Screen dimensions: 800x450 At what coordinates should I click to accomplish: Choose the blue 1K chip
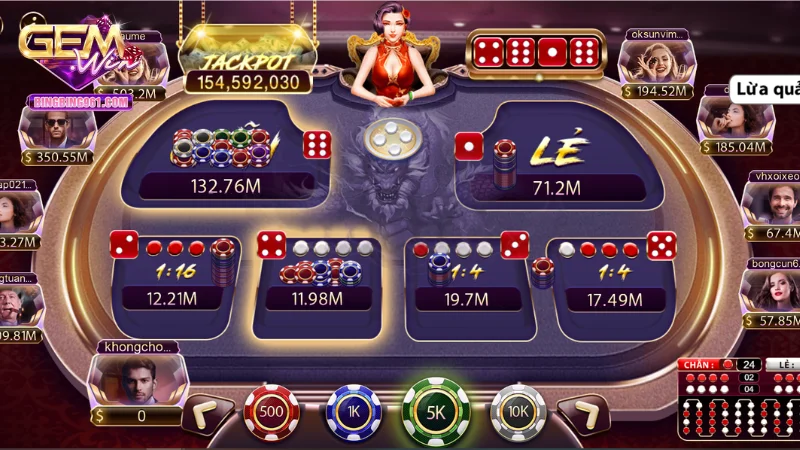(x=353, y=411)
